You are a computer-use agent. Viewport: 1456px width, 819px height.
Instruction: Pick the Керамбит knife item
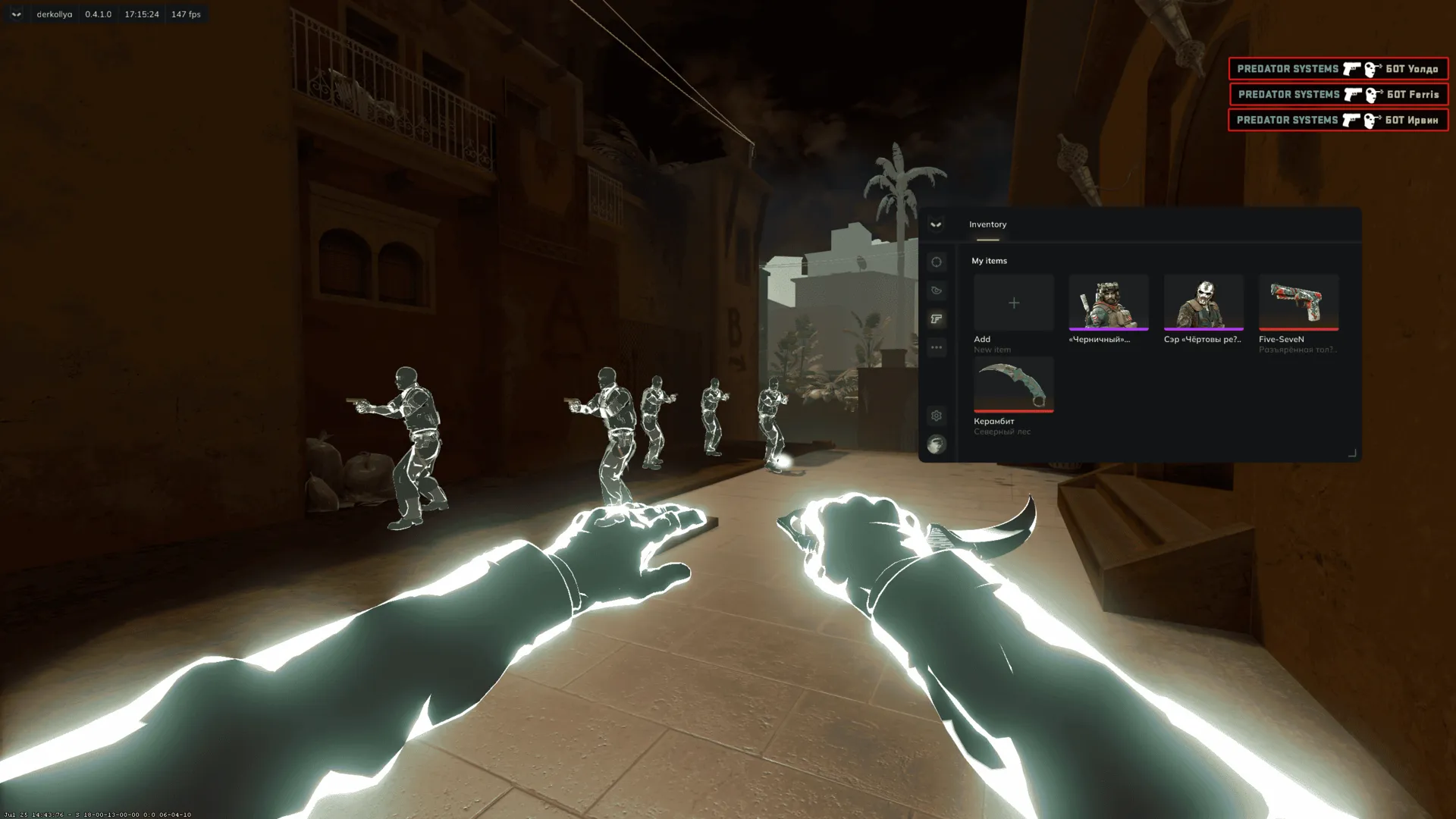[1013, 385]
